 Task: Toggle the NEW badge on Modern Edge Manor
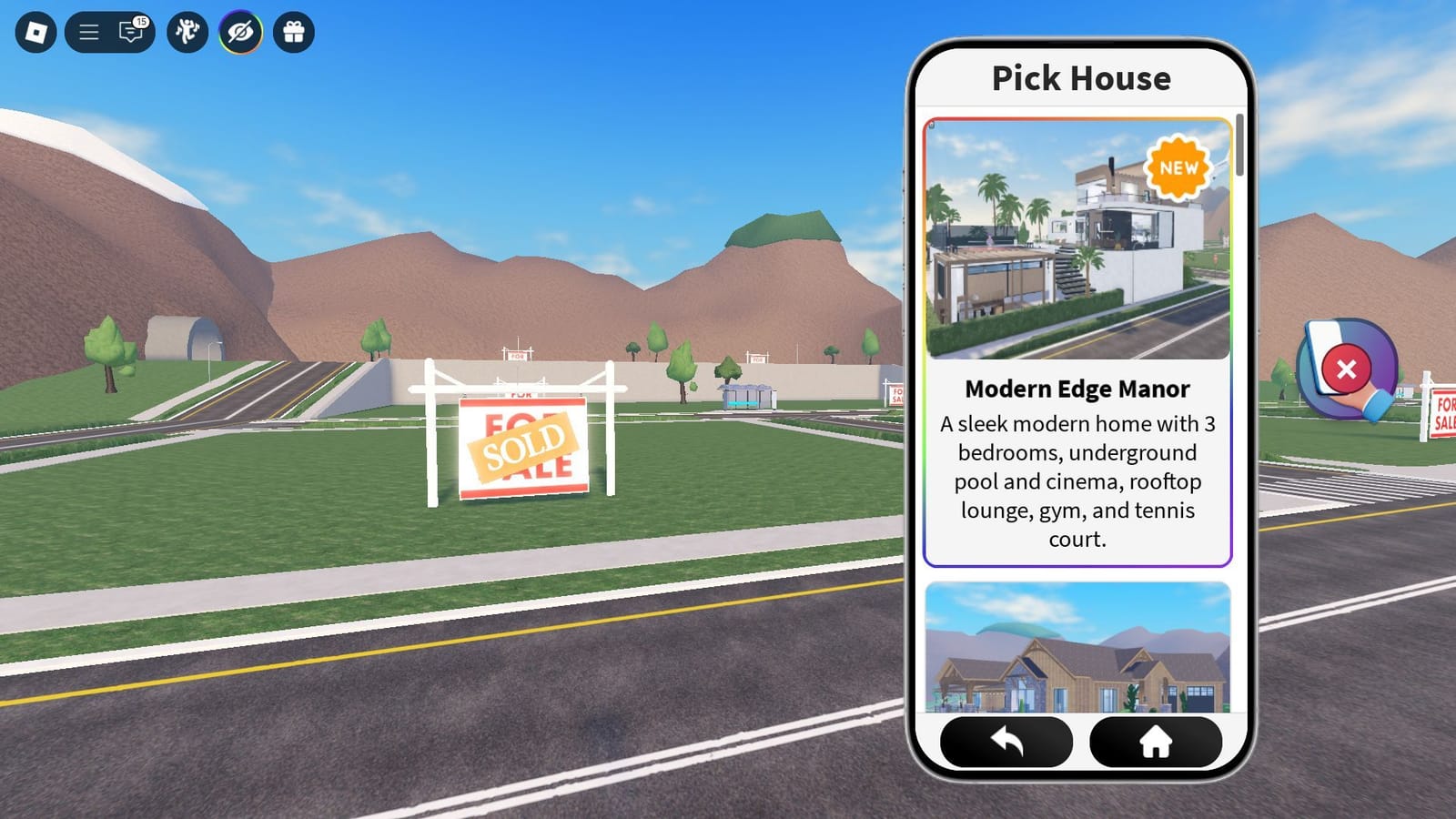coord(1178,167)
